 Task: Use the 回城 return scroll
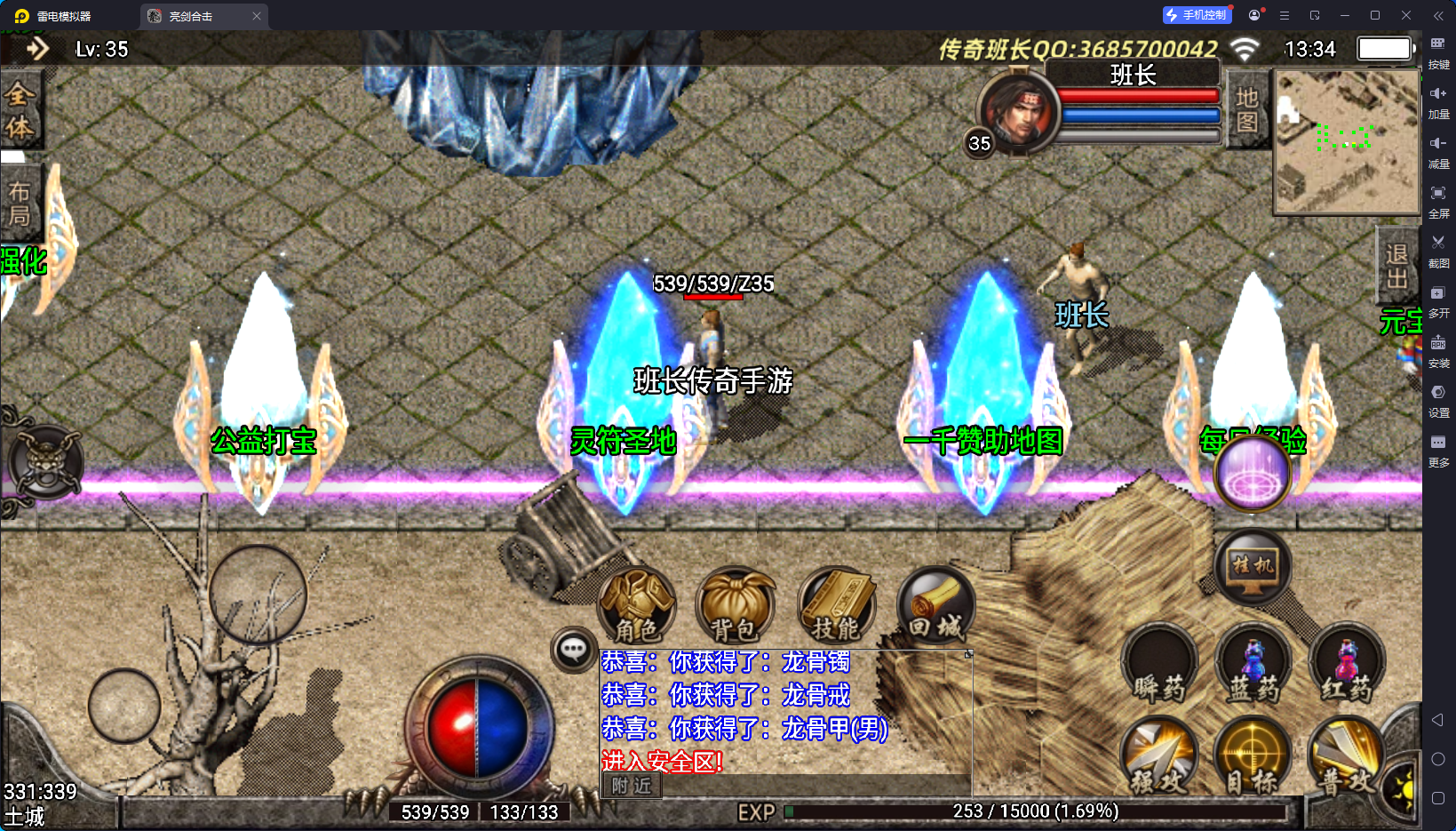coord(935,605)
